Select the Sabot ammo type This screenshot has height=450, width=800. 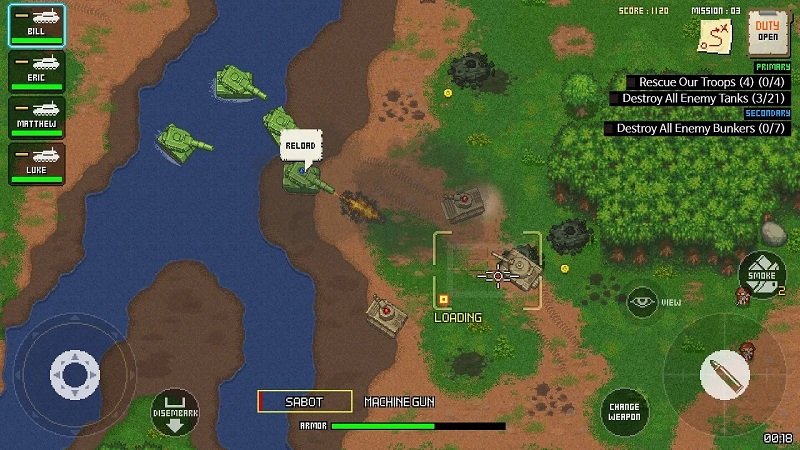tap(305, 401)
